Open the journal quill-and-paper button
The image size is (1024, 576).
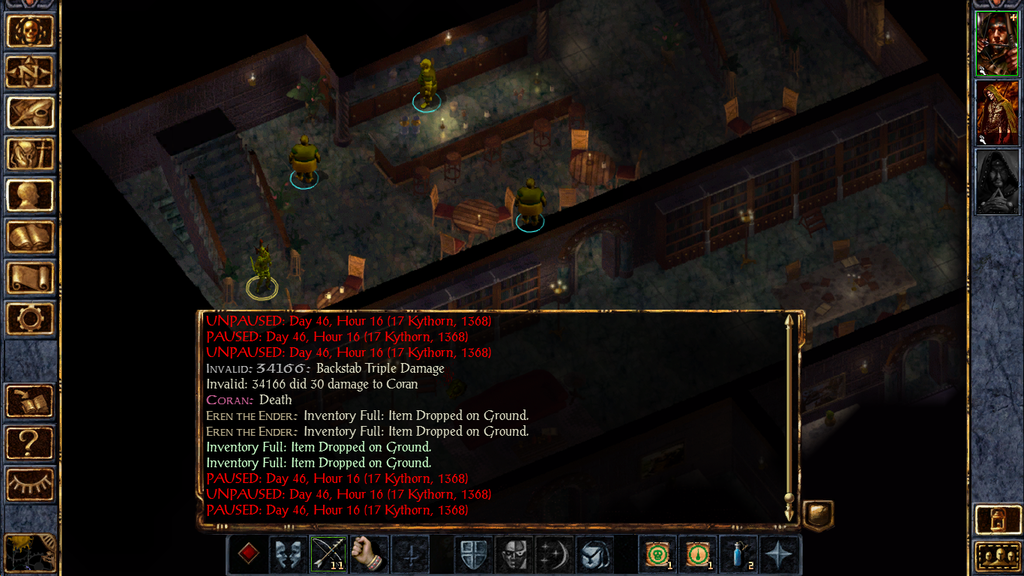30,113
